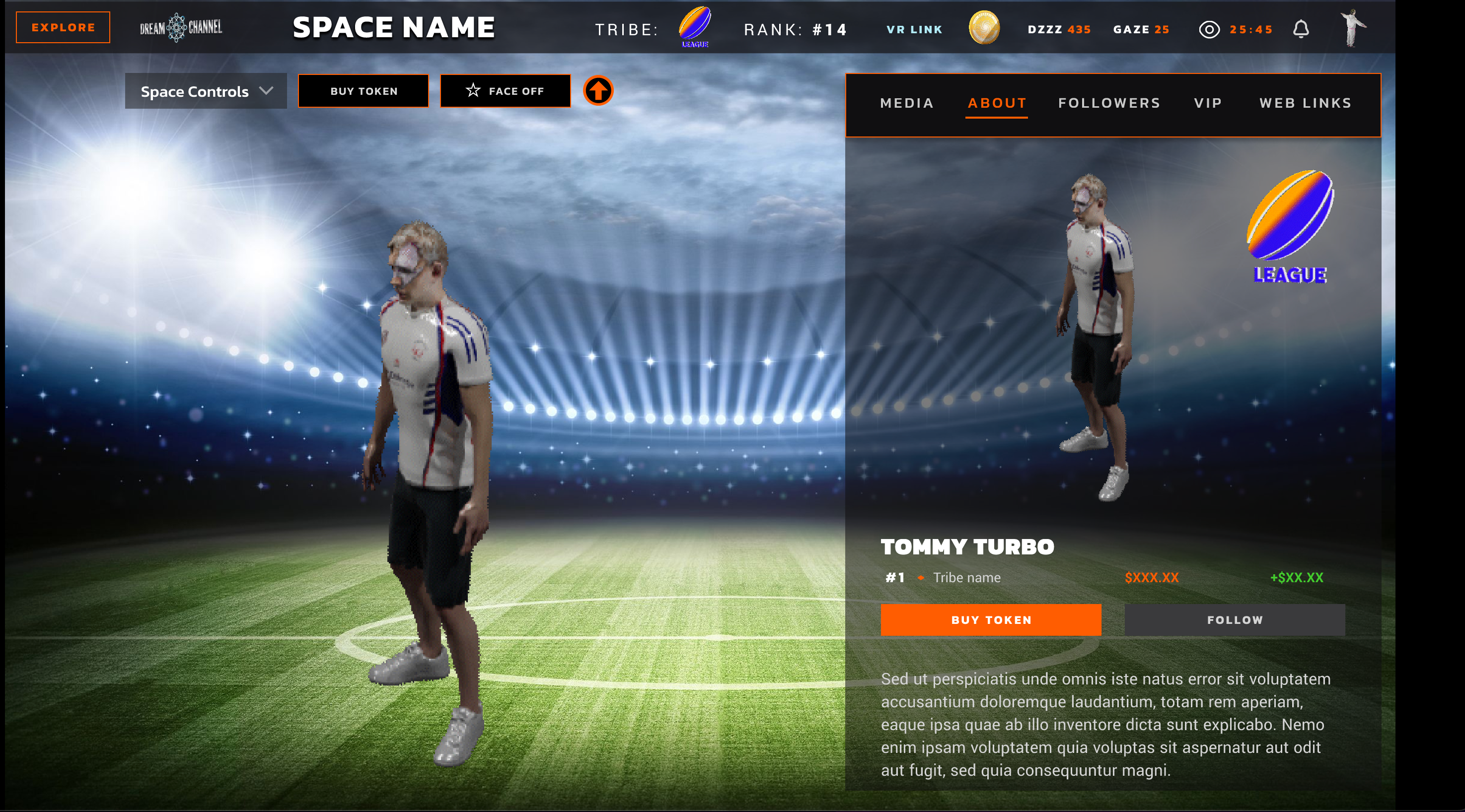Click the orange up-arrow icon near Face Off
The height and width of the screenshot is (812, 1465).
598,91
